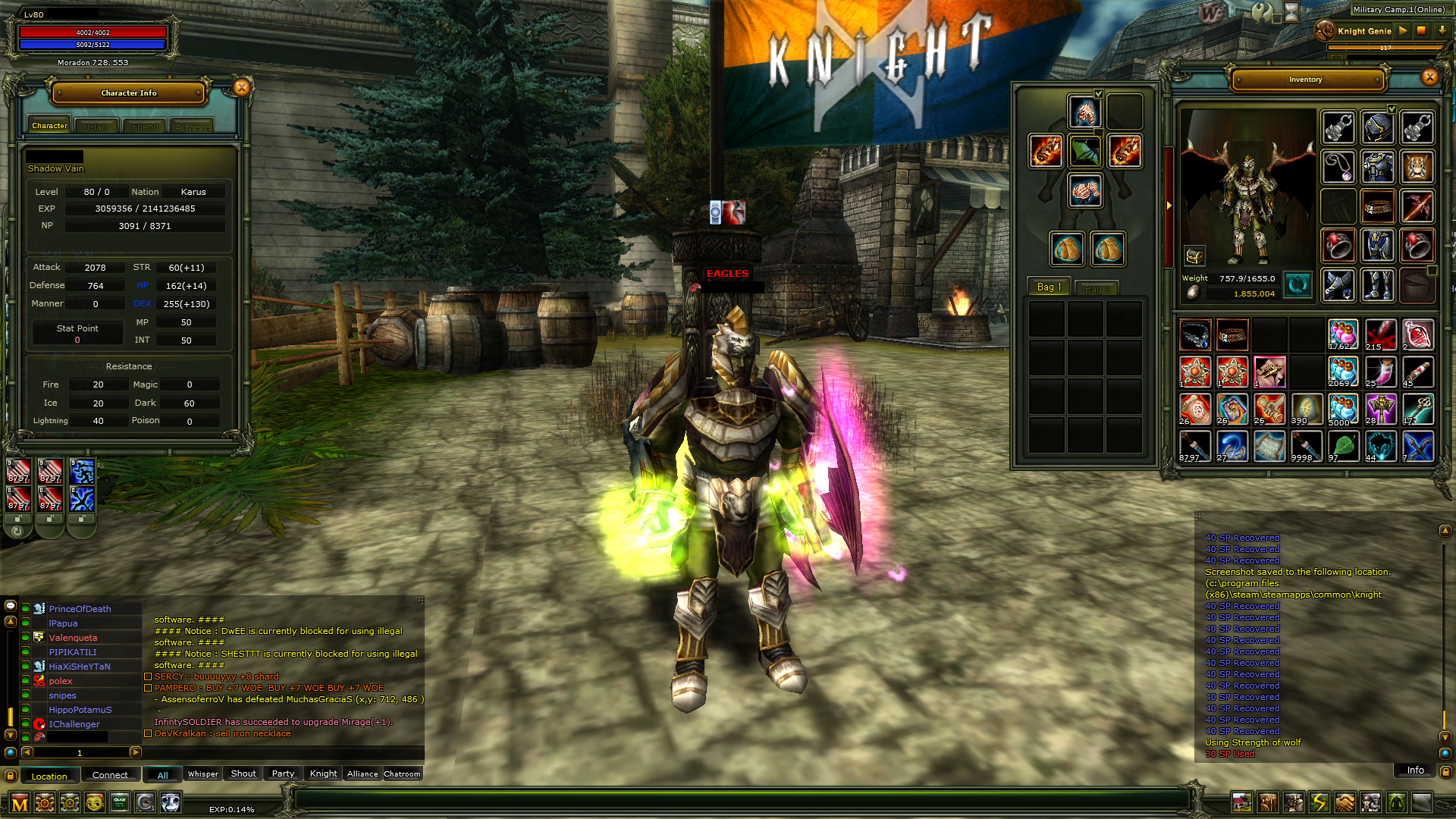Click the helmet equipment slot
The height and width of the screenshot is (819, 1456).
[x=1377, y=127]
